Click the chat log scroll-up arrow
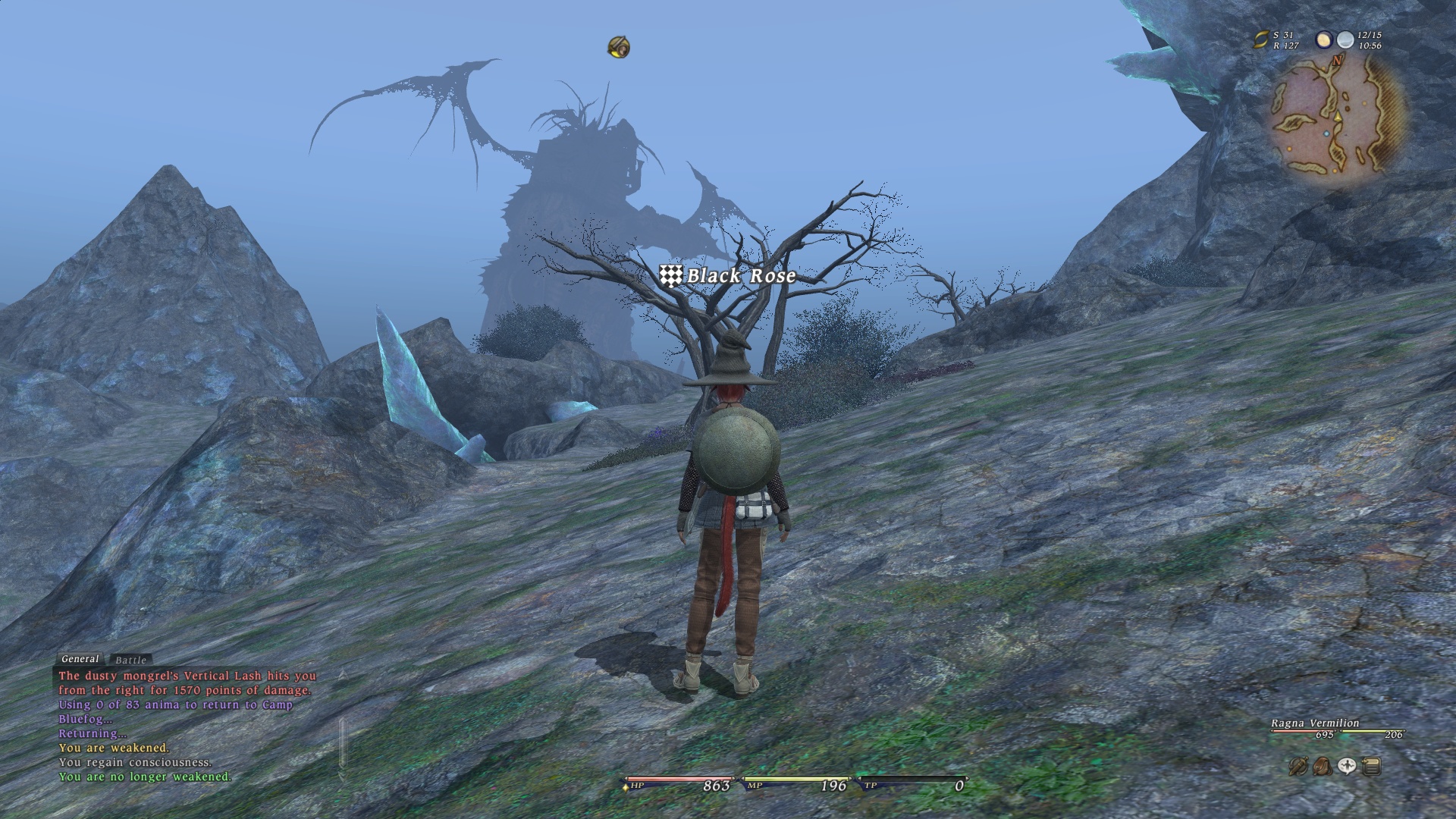The width and height of the screenshot is (1456, 819). (x=343, y=674)
